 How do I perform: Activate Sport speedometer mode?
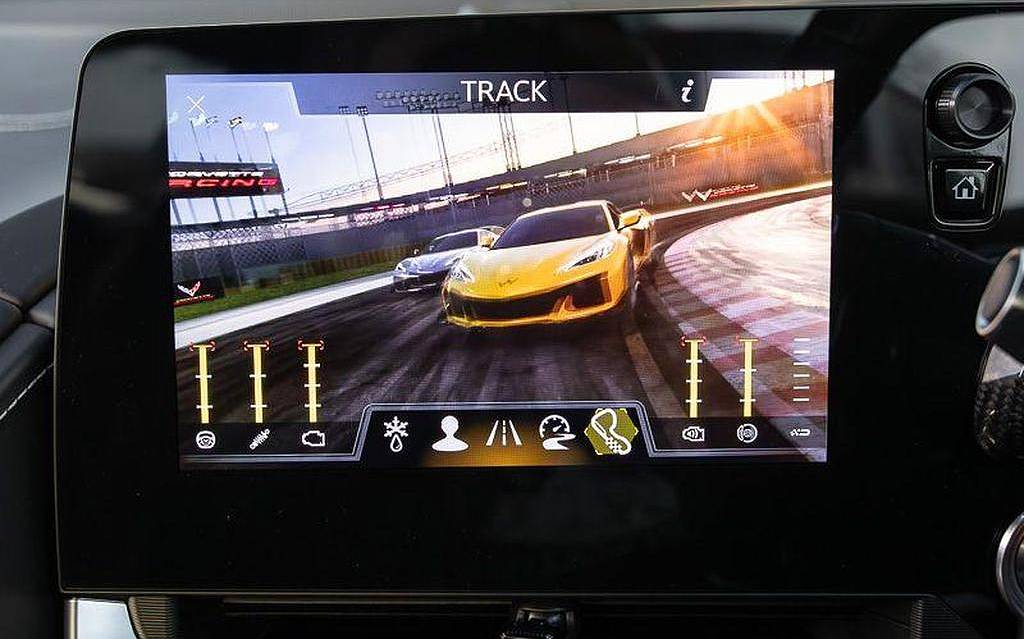click(x=556, y=433)
